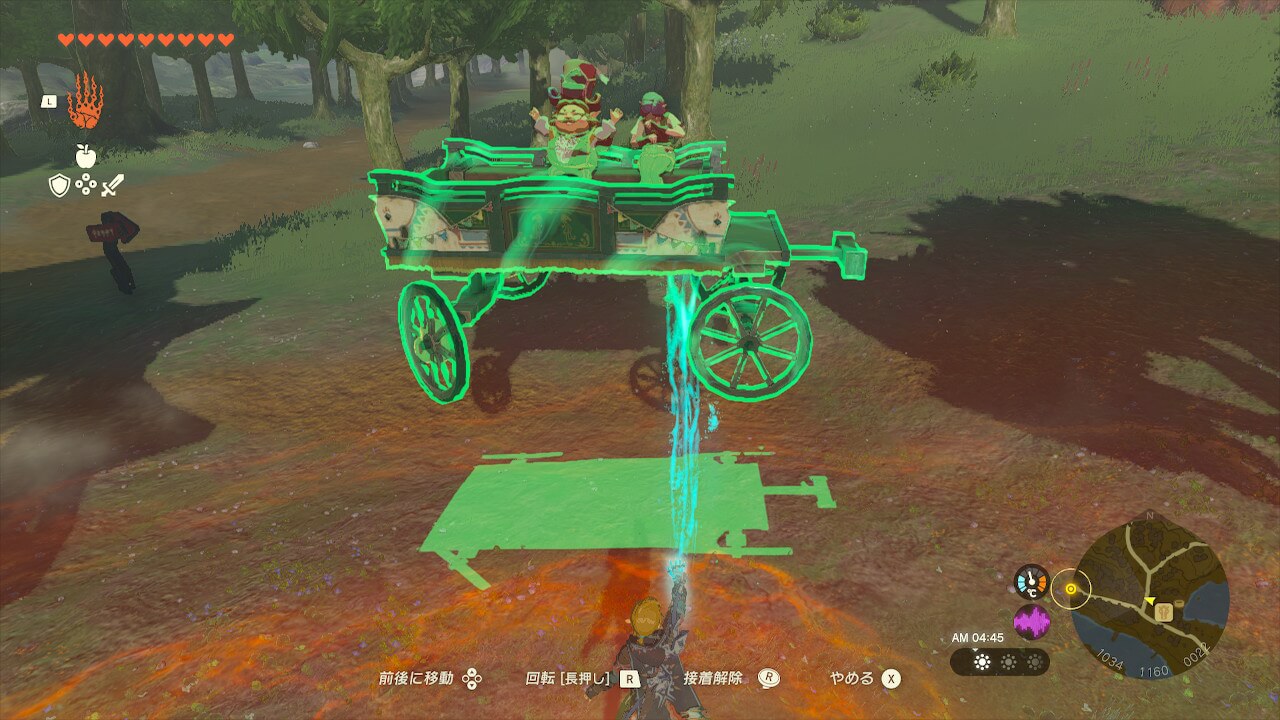Click the stable icon on the minimap
The height and width of the screenshot is (720, 1280).
(x=1163, y=612)
